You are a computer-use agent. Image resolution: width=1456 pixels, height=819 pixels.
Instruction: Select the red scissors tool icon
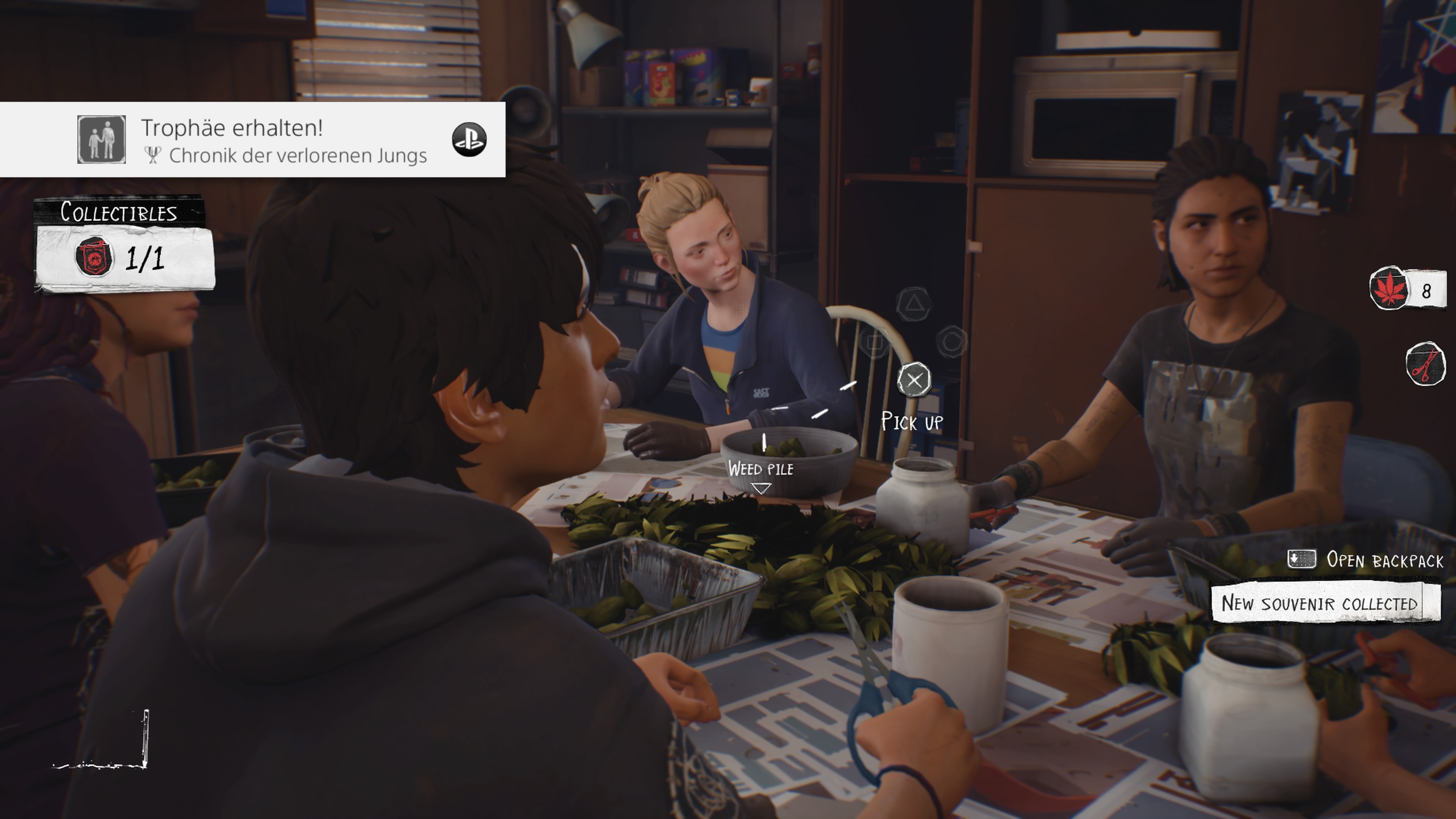[x=1426, y=364]
